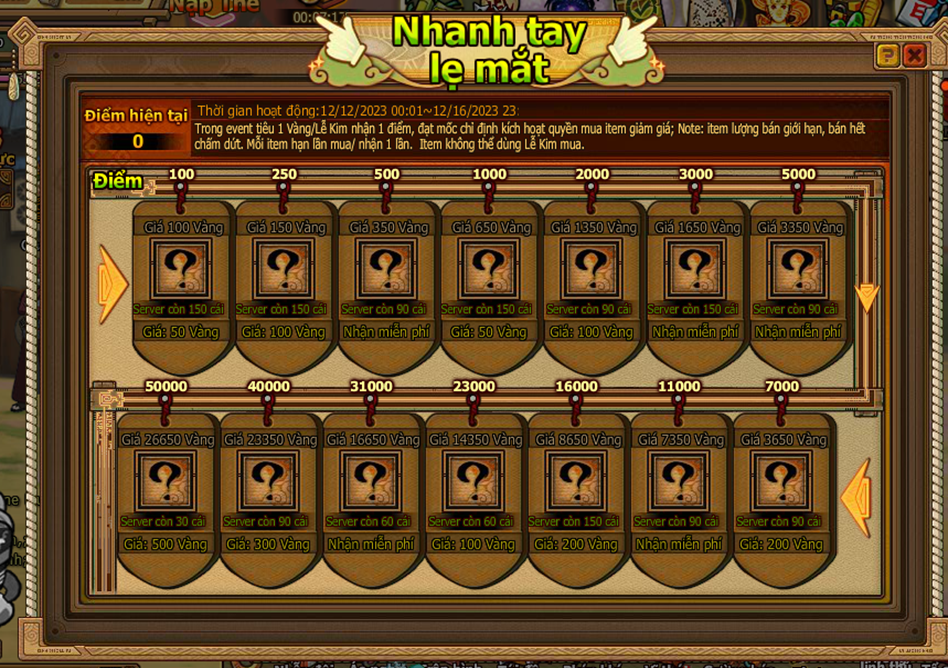Select the mystery item icon under 50000 points

166,482
